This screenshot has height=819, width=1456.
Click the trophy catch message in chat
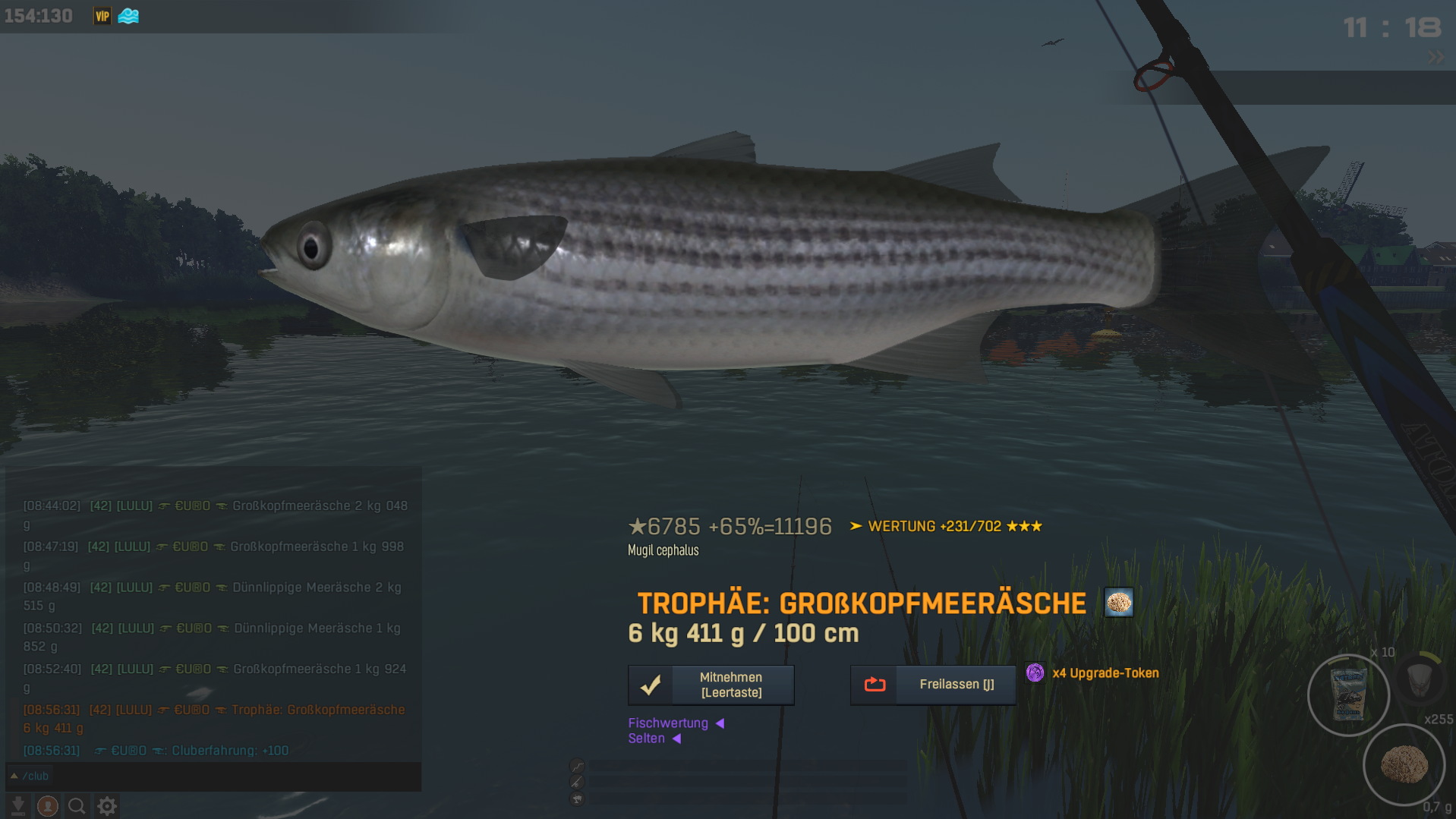213,718
